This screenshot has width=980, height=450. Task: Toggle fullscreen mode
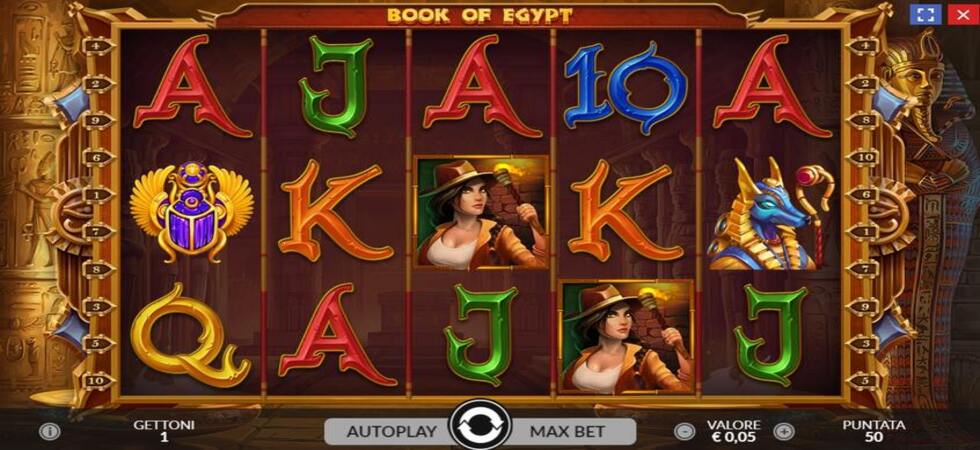click(x=925, y=15)
